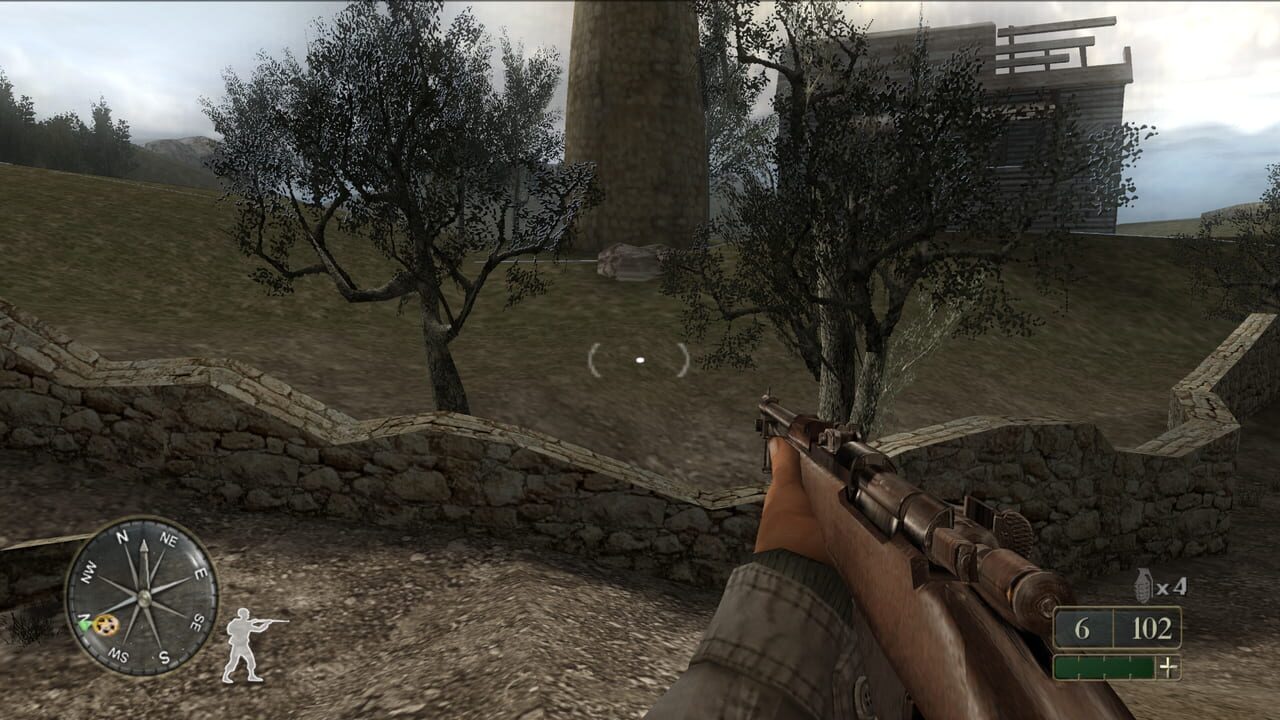This screenshot has height=720, width=1280.
Task: Click the 'N' north label on the compass
Action: (x=122, y=536)
